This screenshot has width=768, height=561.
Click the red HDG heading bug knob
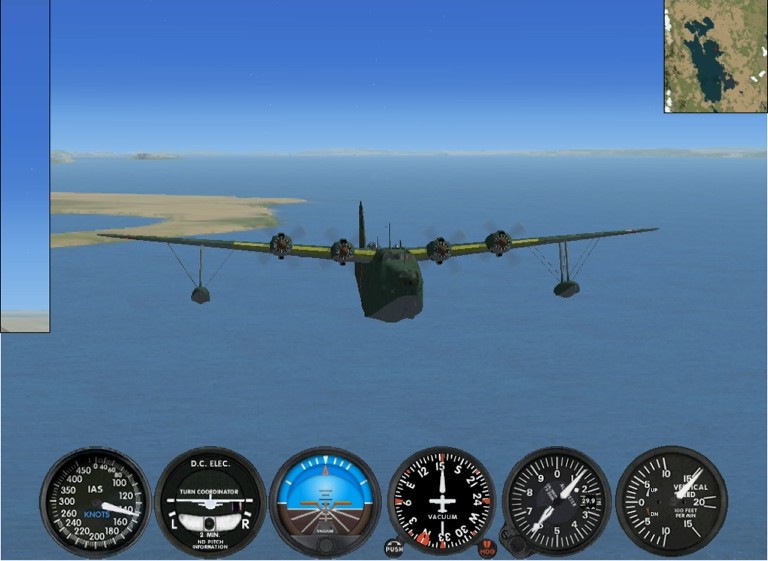click(x=487, y=547)
